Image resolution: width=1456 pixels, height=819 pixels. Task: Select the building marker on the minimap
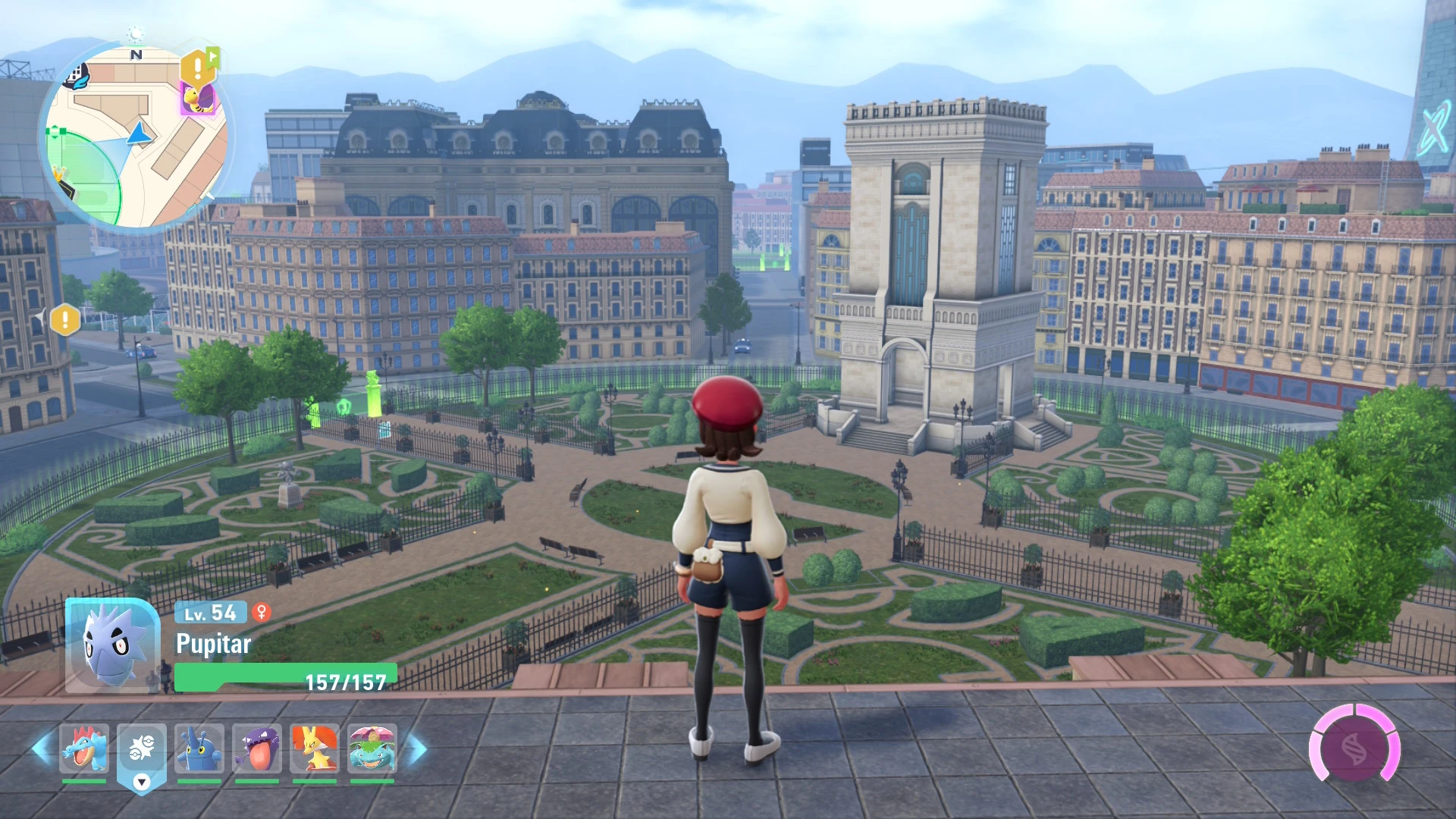pyautogui.click(x=76, y=75)
